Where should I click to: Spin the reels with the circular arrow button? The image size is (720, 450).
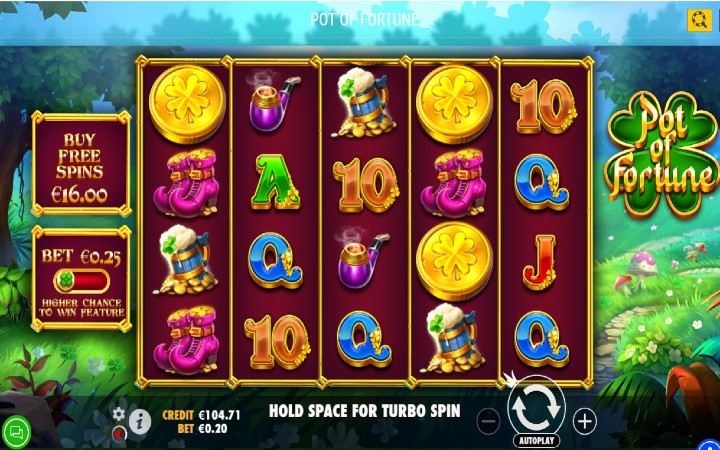(x=536, y=408)
